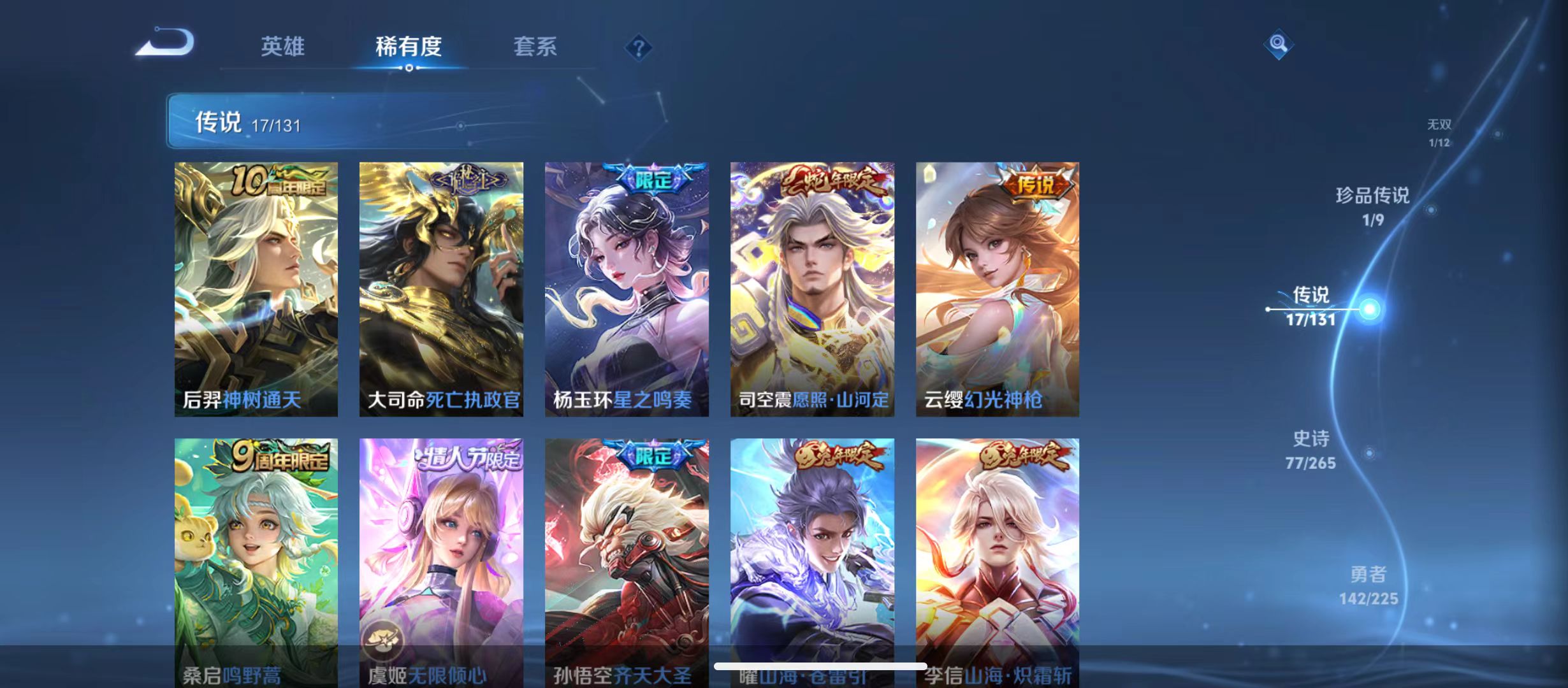This screenshot has width=1568, height=688.
Task: Click the help question mark icon
Action: pos(639,47)
